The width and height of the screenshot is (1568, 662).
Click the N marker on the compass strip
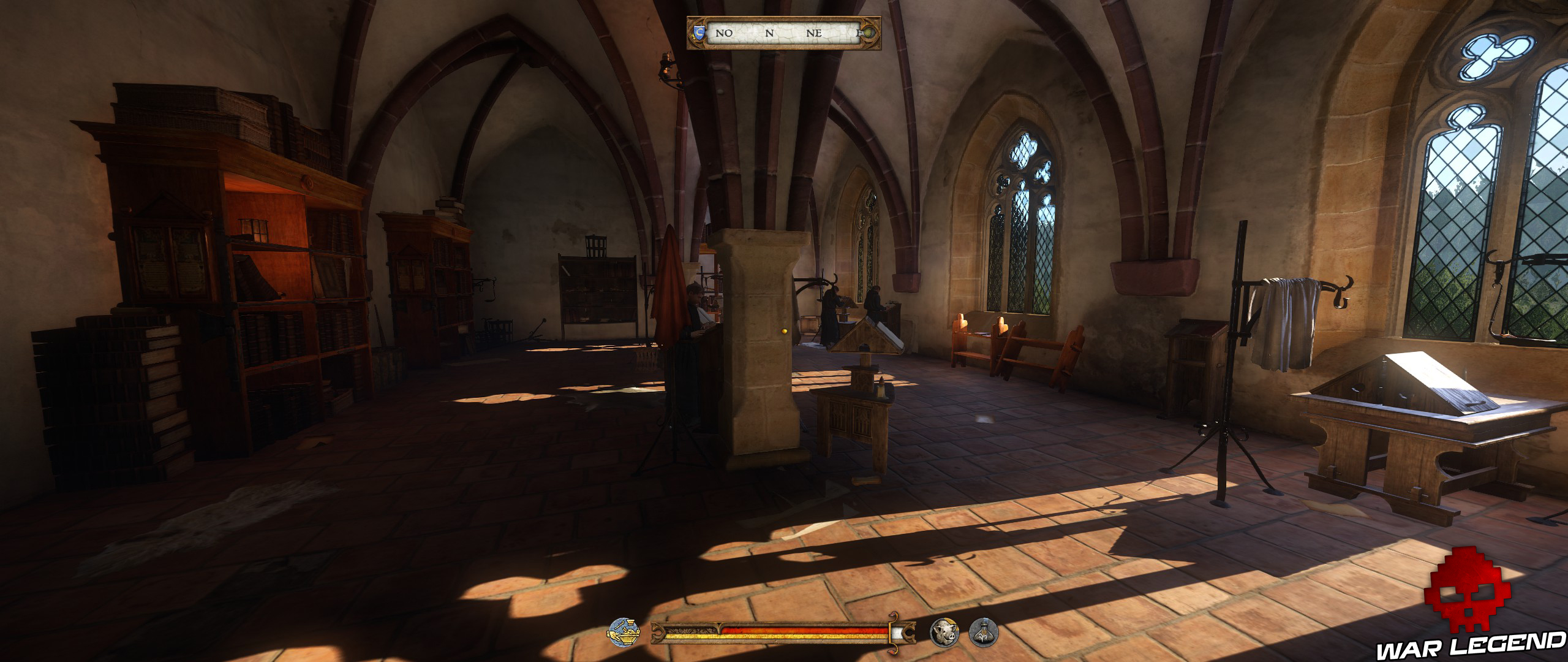[769, 33]
